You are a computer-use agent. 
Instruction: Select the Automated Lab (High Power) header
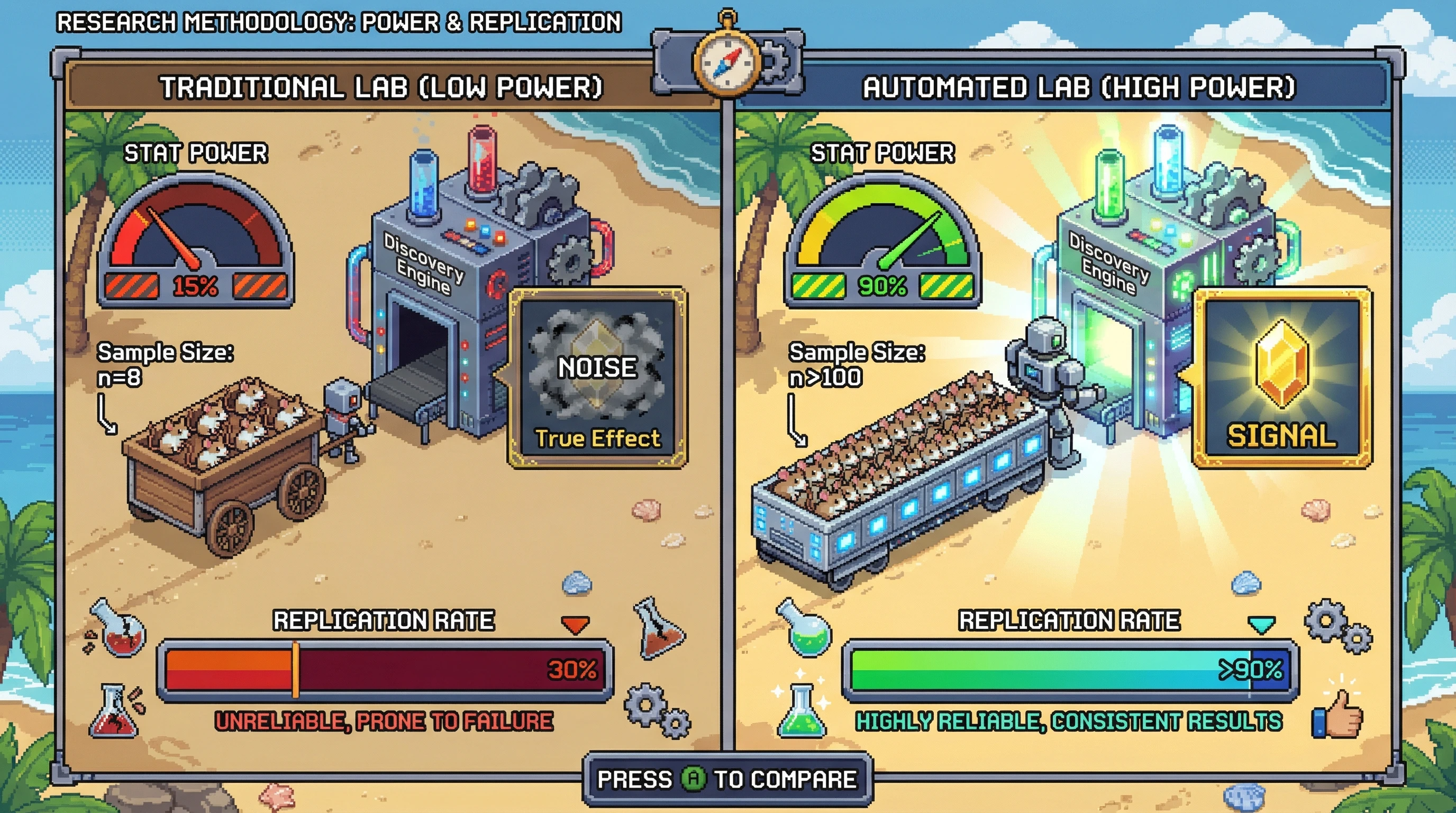click(1078, 88)
